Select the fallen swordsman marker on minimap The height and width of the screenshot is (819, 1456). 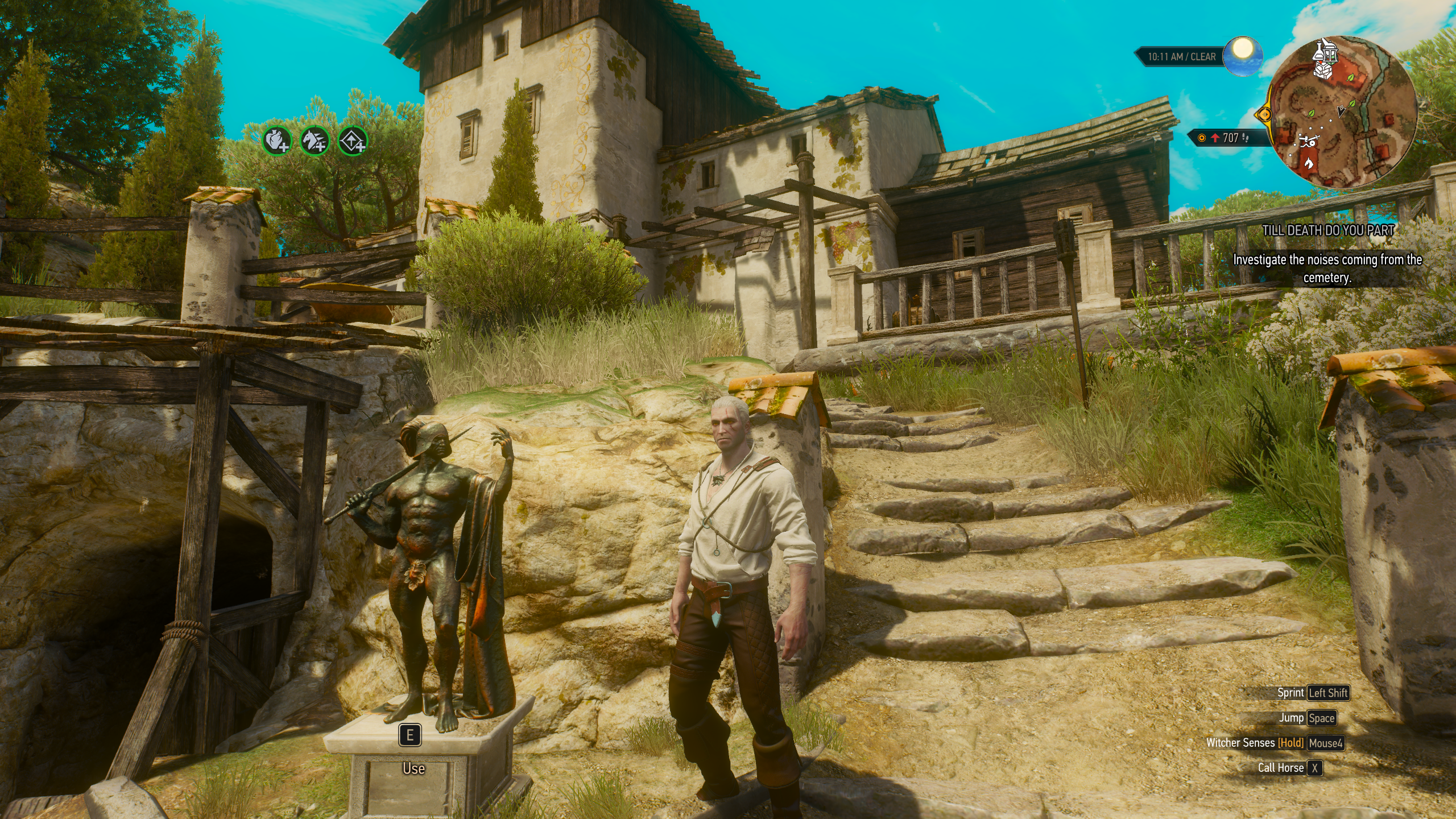[1308, 142]
